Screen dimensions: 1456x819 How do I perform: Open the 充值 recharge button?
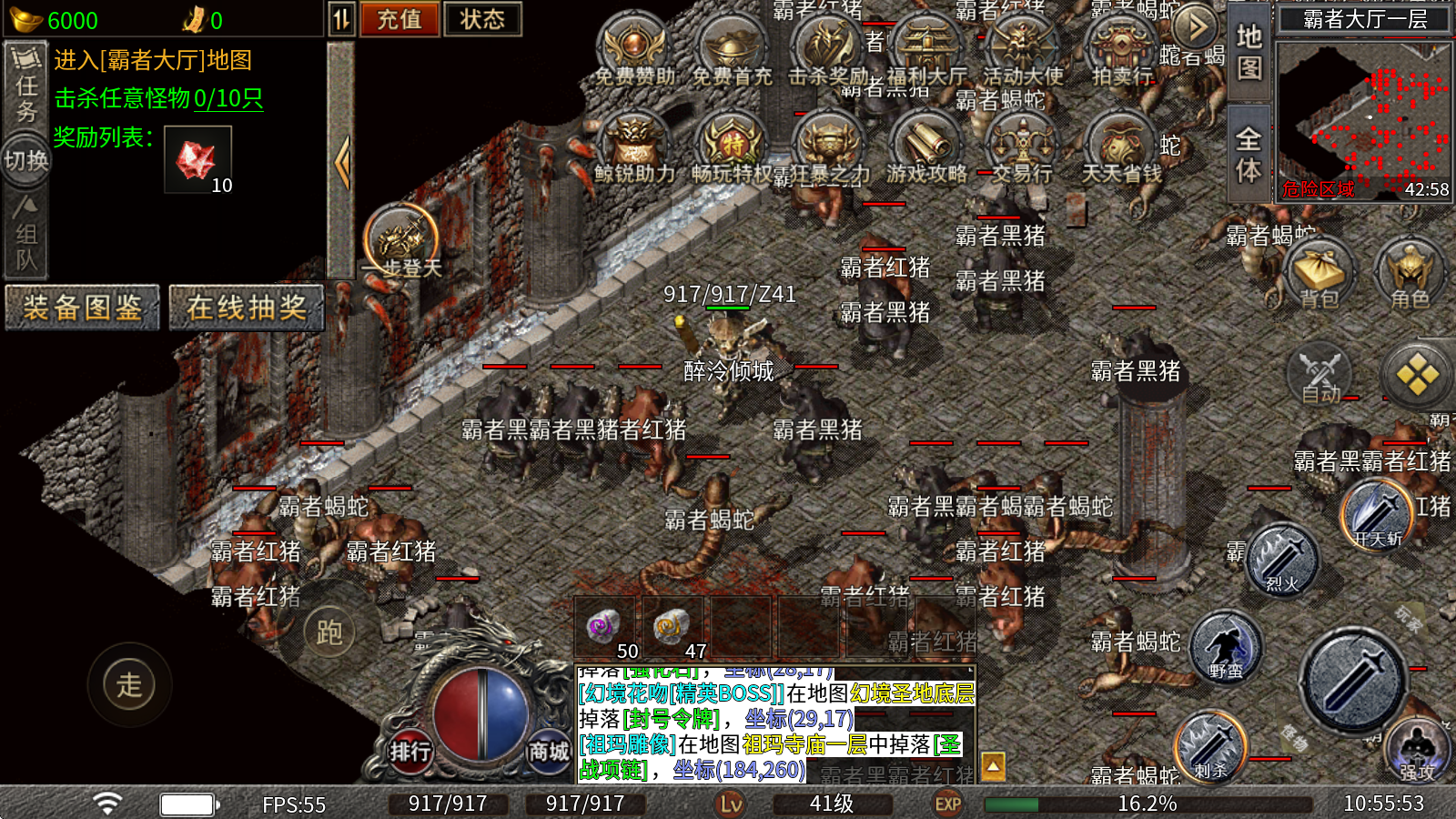coord(399,19)
